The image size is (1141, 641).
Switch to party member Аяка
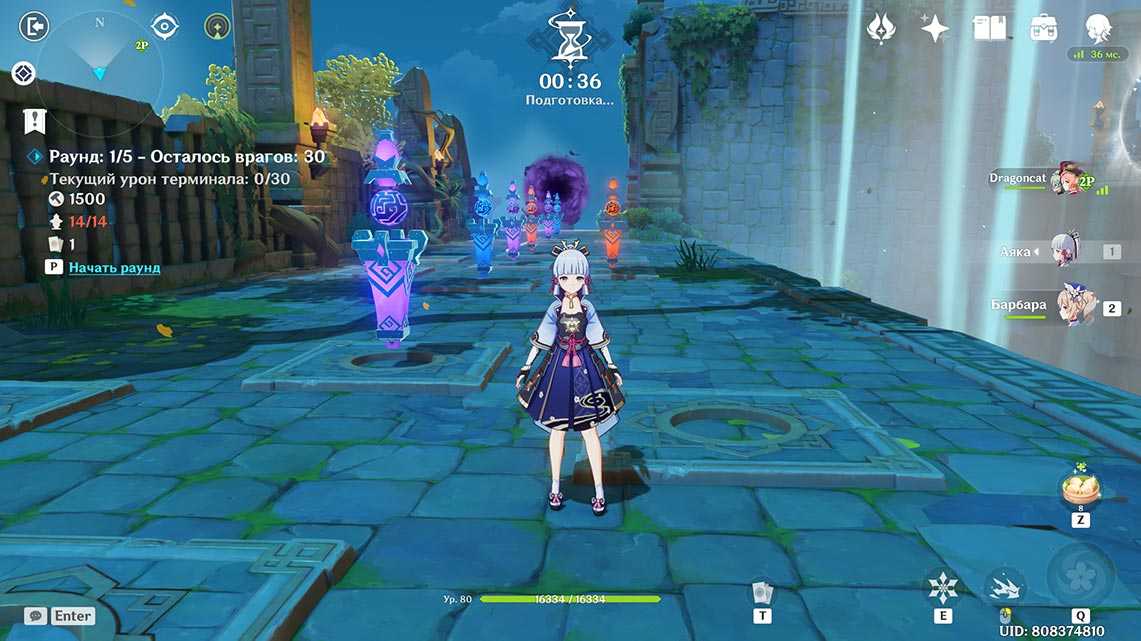tap(1064, 251)
